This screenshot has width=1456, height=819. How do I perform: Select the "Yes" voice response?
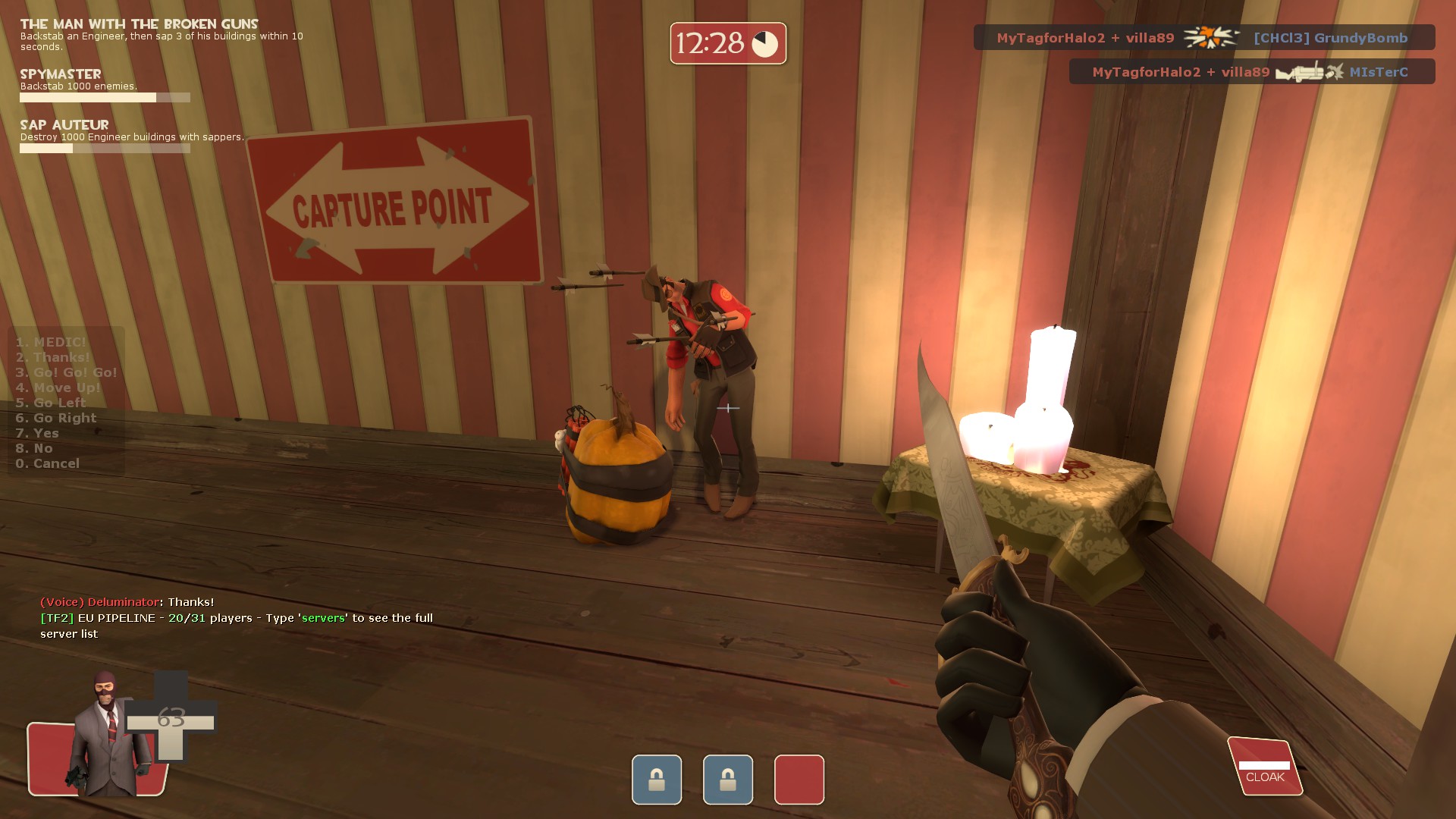(37, 433)
